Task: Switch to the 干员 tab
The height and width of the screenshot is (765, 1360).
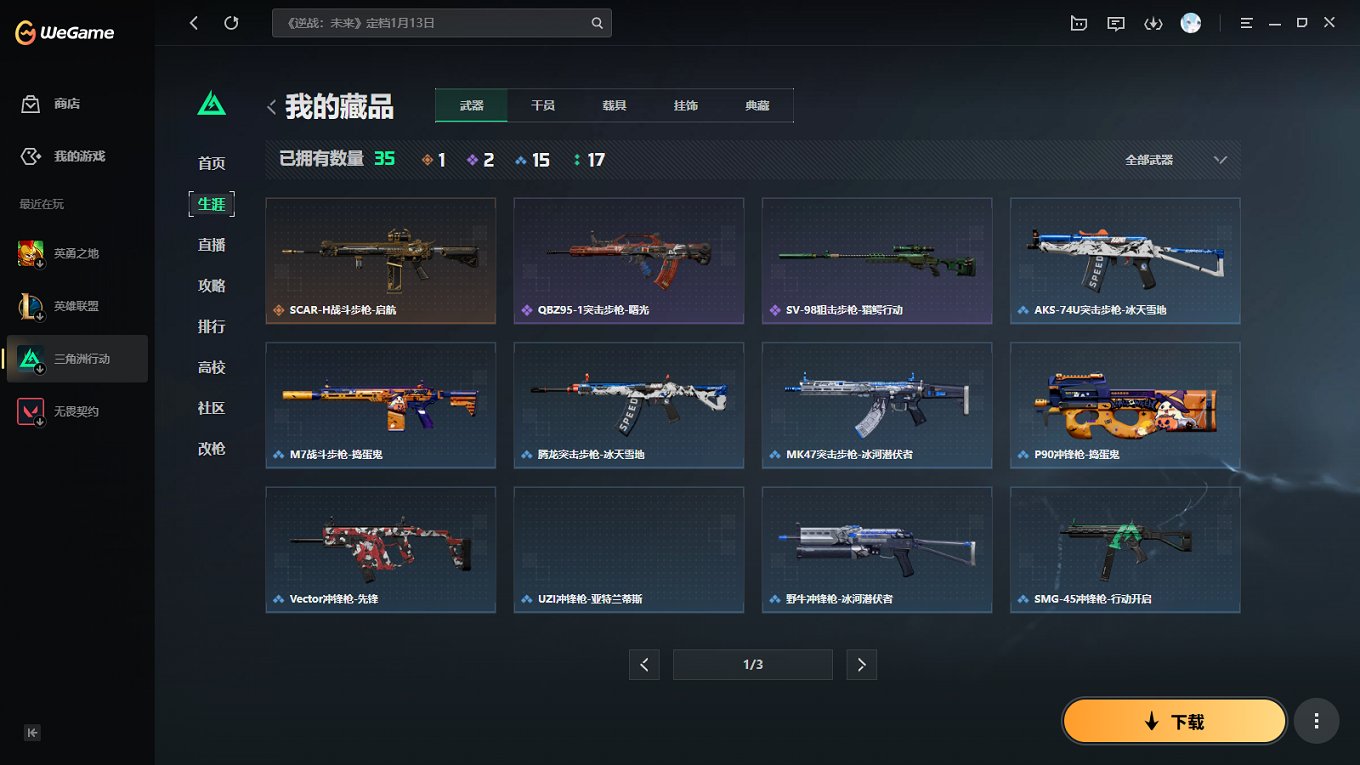Action: pos(542,104)
